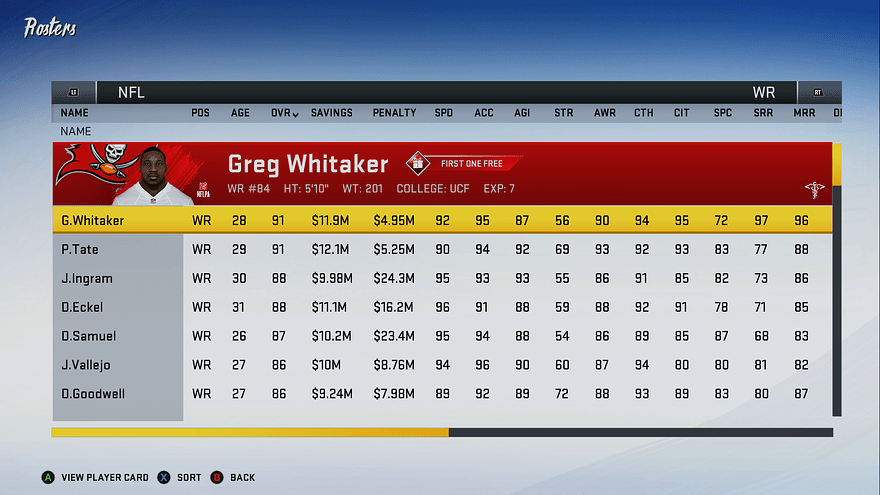The height and width of the screenshot is (495, 880).
Task: Sort by the SRR short route column
Action: coord(762,113)
